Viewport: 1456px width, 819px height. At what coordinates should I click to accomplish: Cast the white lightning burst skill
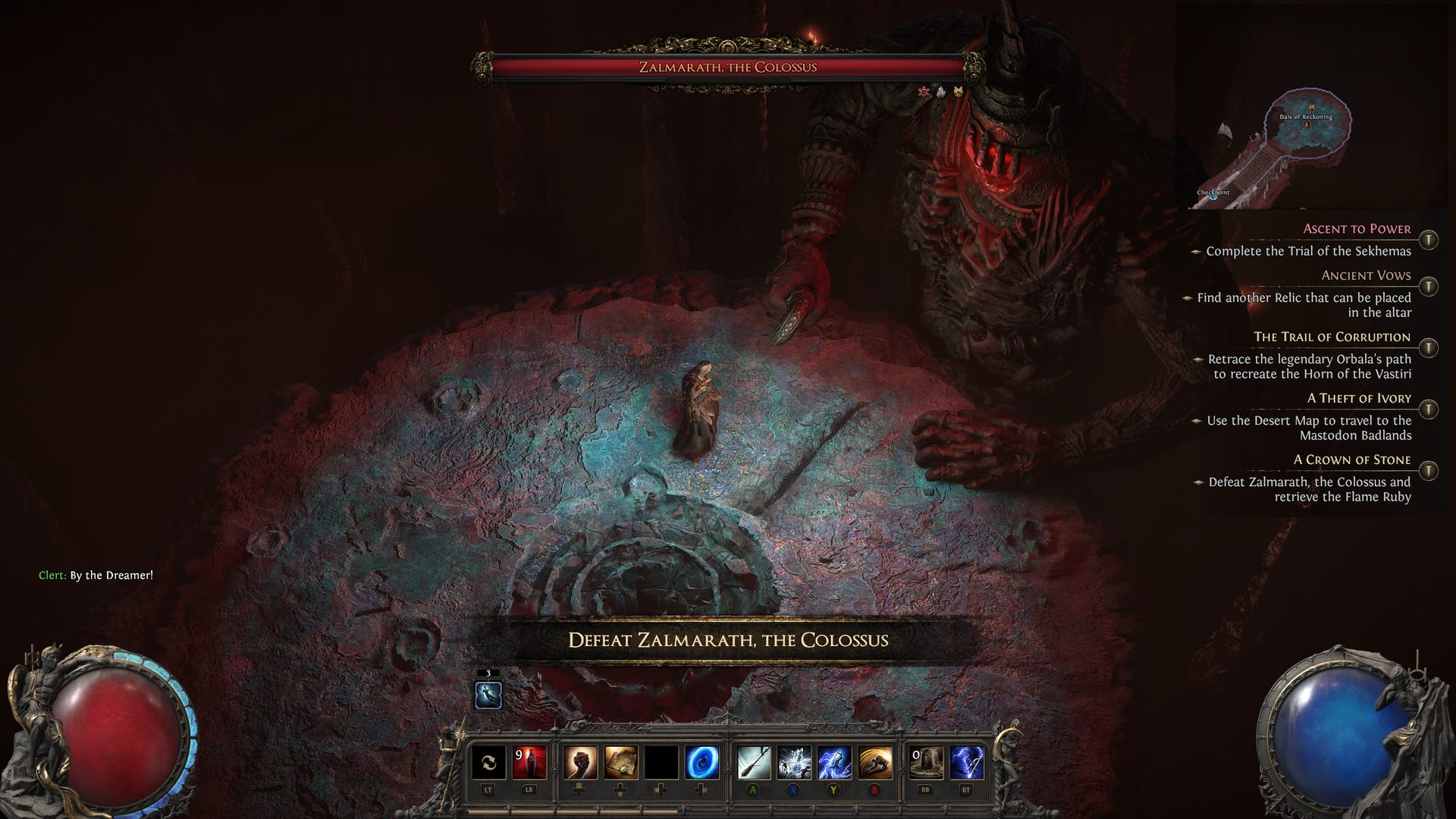click(x=795, y=762)
